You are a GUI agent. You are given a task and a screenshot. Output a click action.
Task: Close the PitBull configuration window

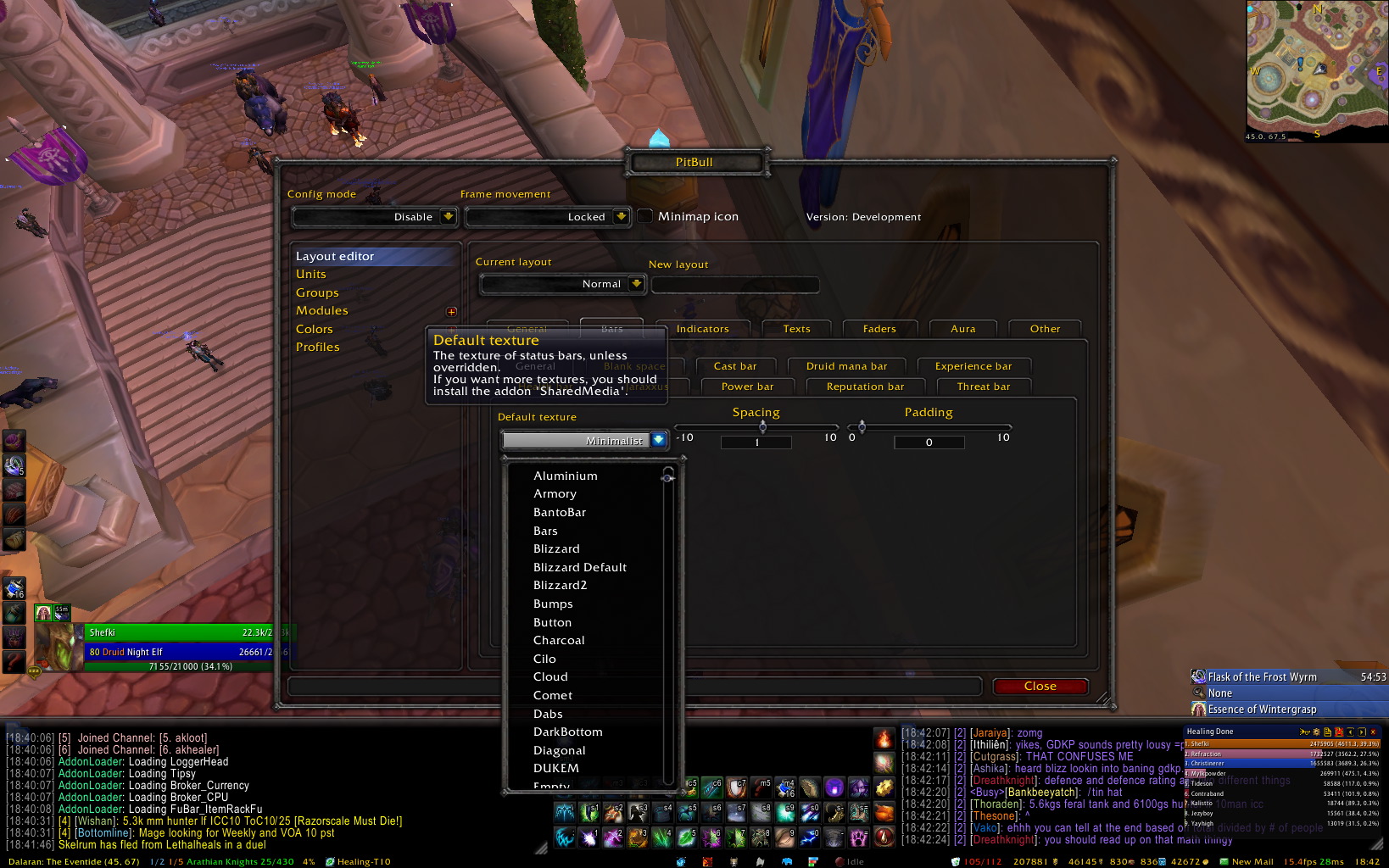coord(1040,687)
